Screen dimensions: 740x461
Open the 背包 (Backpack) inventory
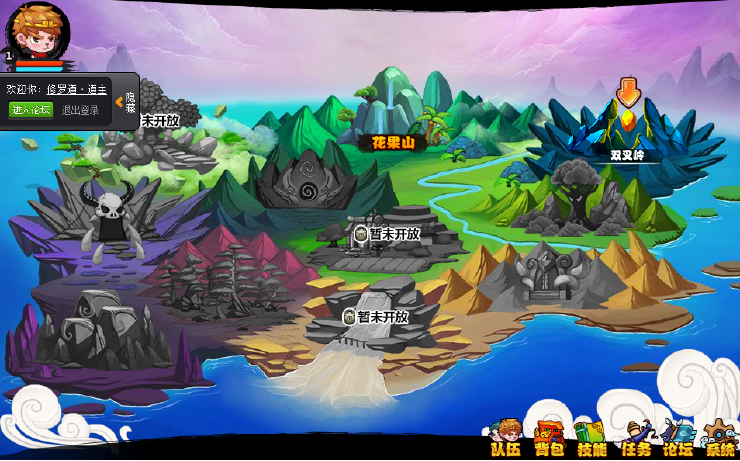pos(549,437)
